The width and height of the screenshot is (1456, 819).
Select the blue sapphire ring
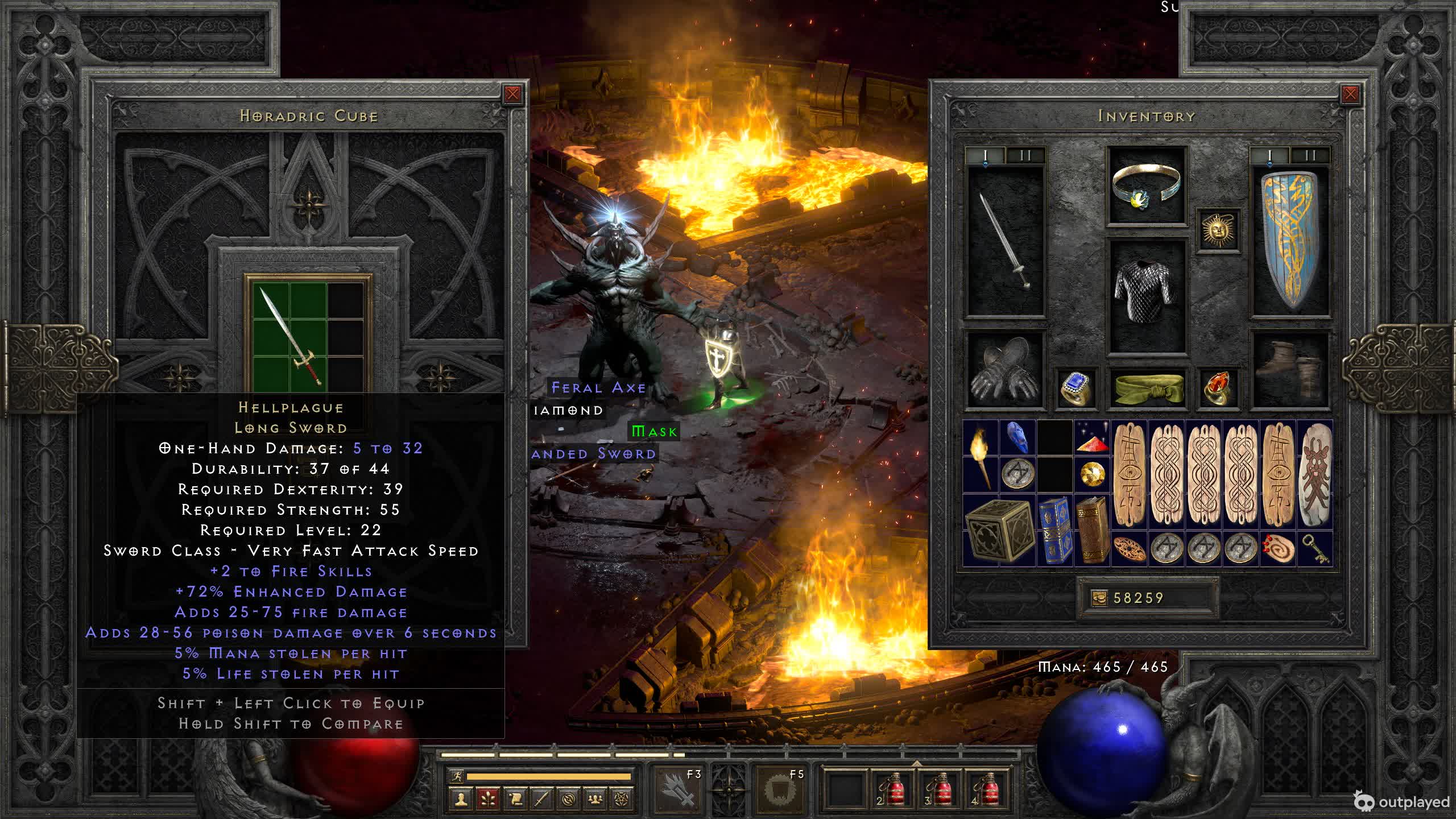tap(1076, 388)
